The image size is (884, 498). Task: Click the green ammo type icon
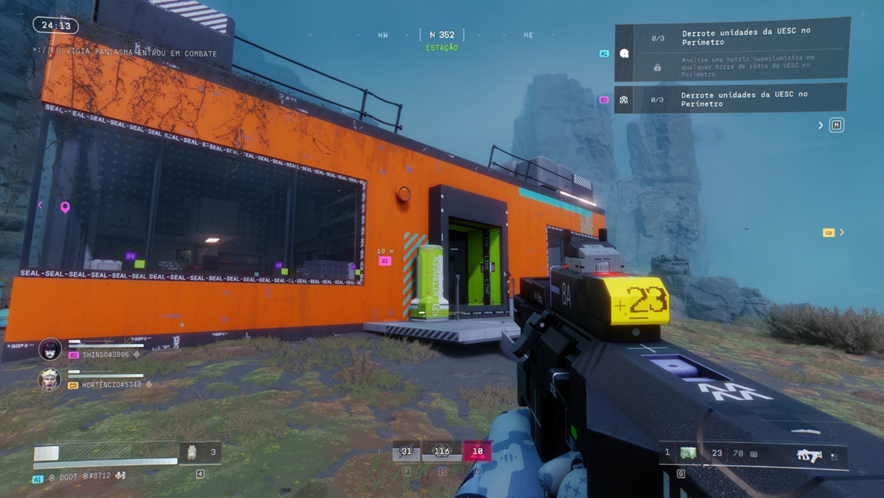[688, 454]
